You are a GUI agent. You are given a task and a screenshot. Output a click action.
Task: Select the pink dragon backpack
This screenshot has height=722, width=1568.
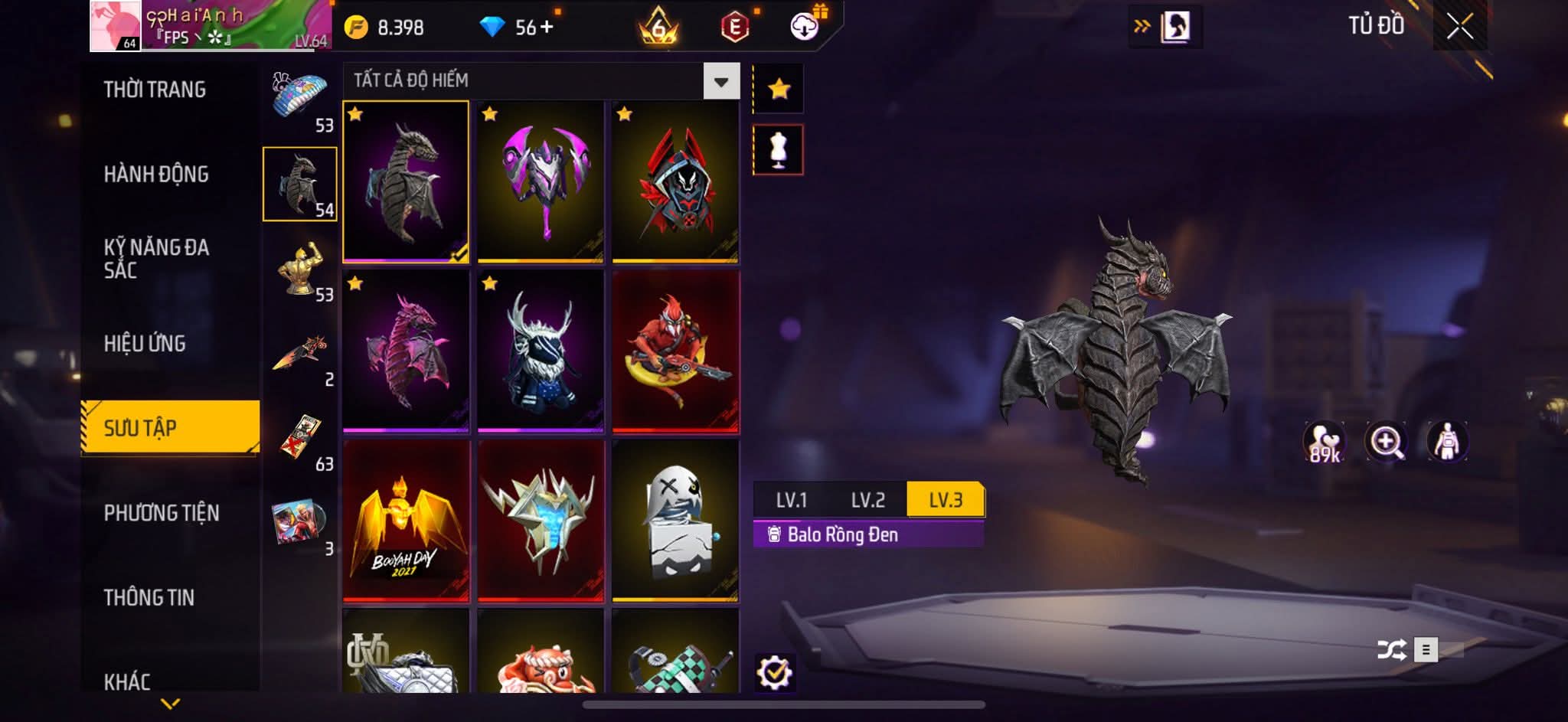(406, 351)
